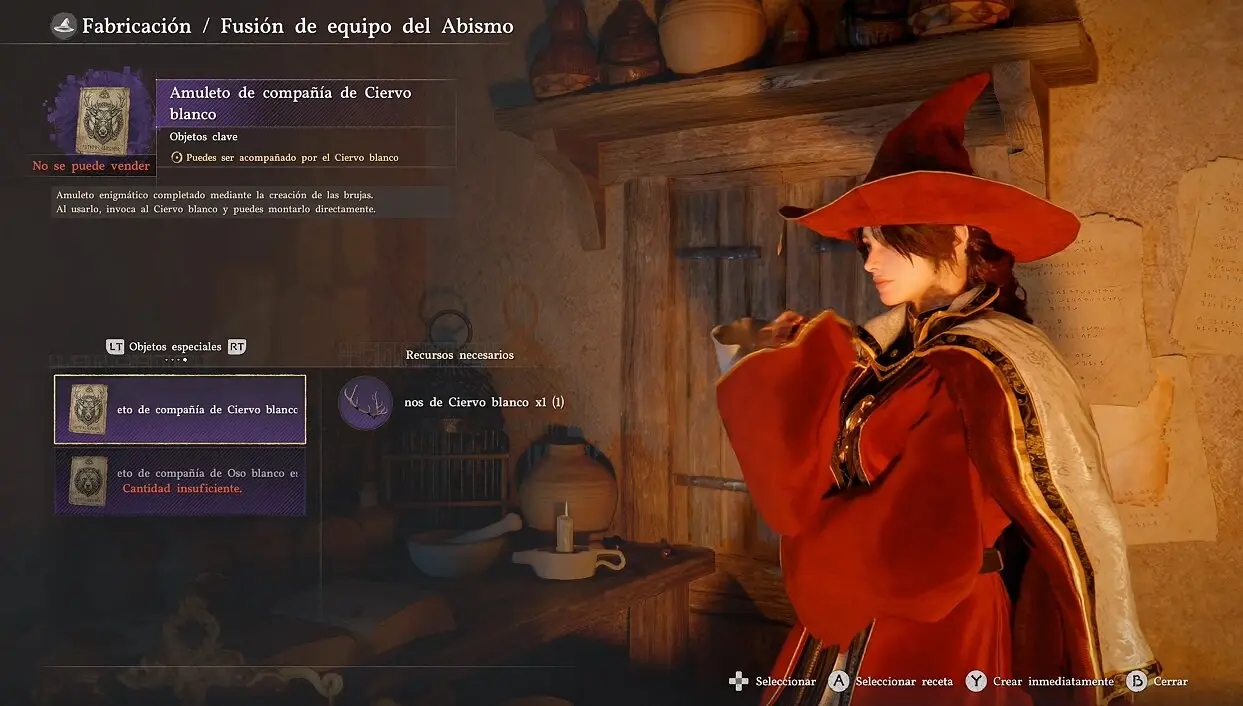Select the Ciervo blanco amulet recipe
Image resolution: width=1243 pixels, height=706 pixels.
point(180,409)
